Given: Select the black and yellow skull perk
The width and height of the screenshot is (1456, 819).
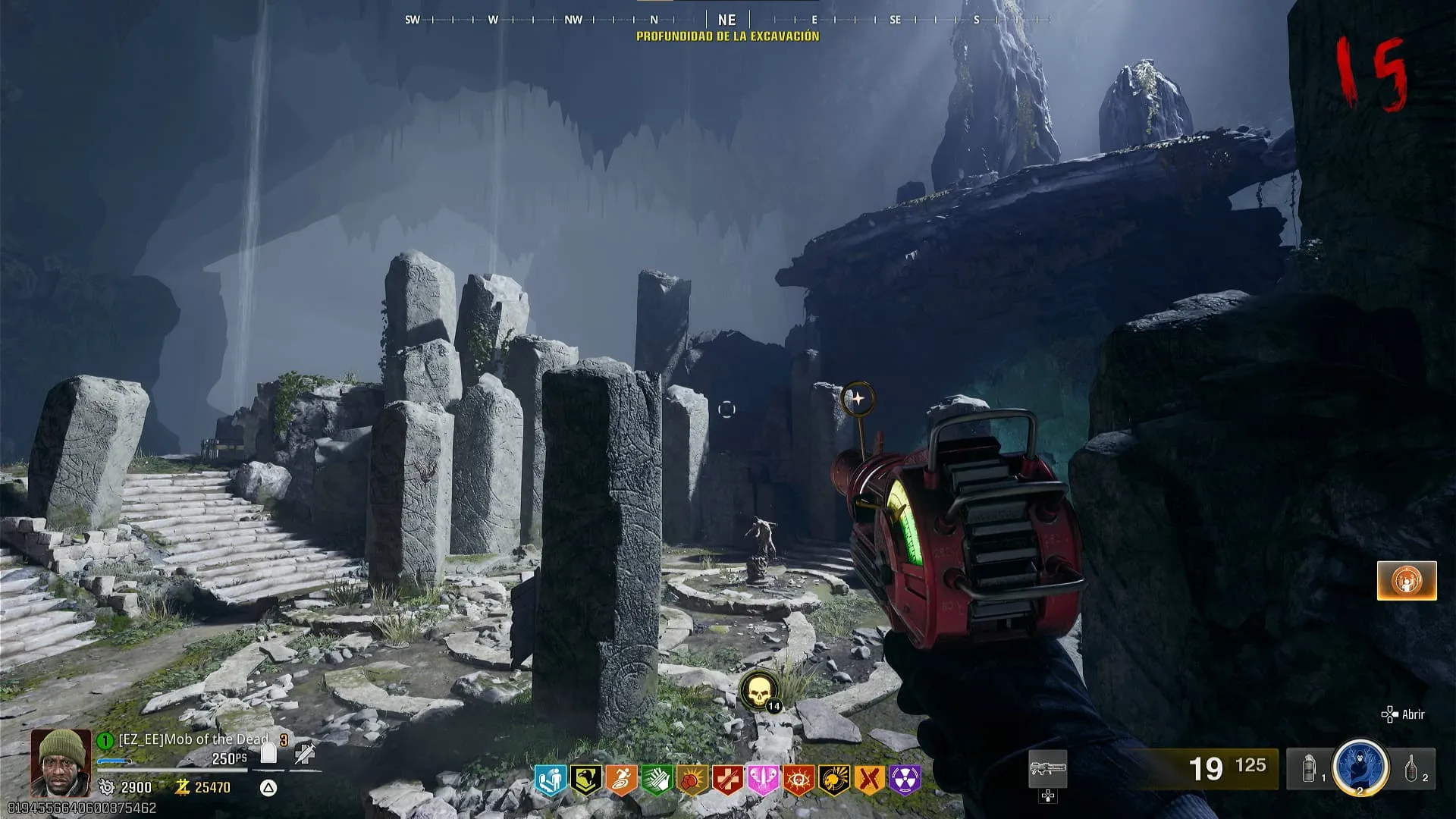Looking at the screenshot, I should click(834, 780).
